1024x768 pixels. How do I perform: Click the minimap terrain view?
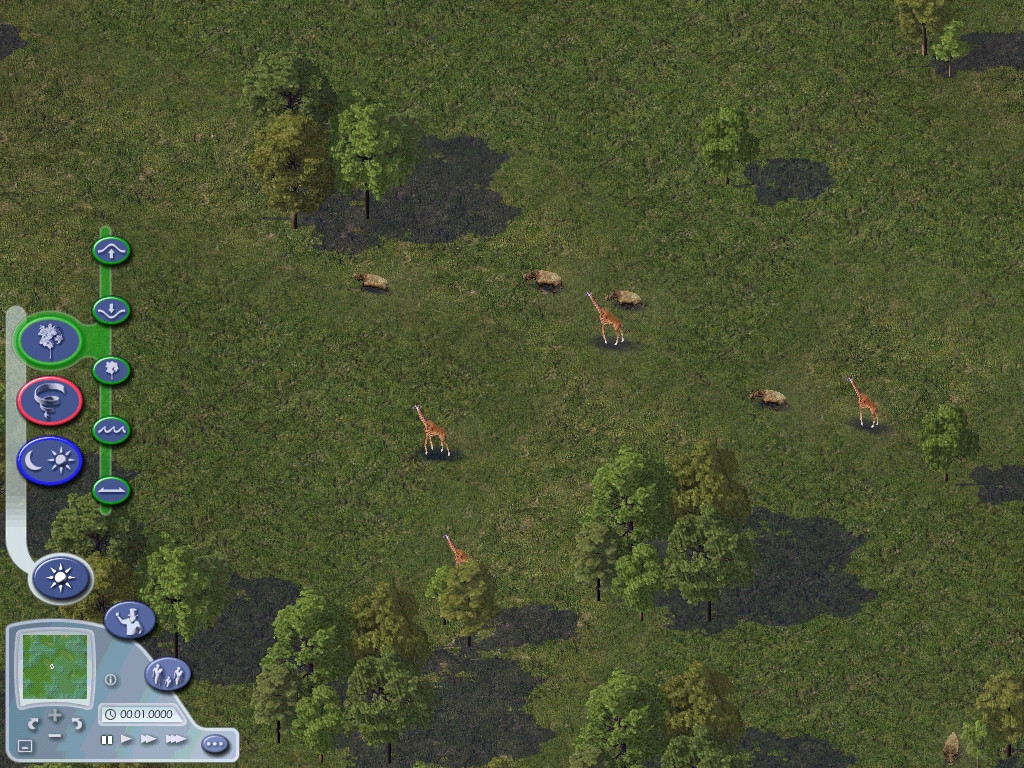pyautogui.click(x=55, y=667)
